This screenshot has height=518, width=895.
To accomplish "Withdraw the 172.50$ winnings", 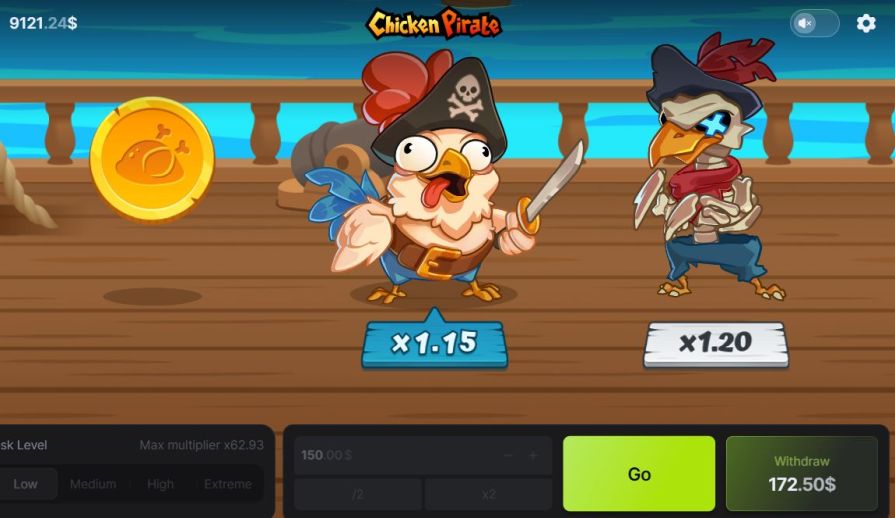I will (801, 474).
